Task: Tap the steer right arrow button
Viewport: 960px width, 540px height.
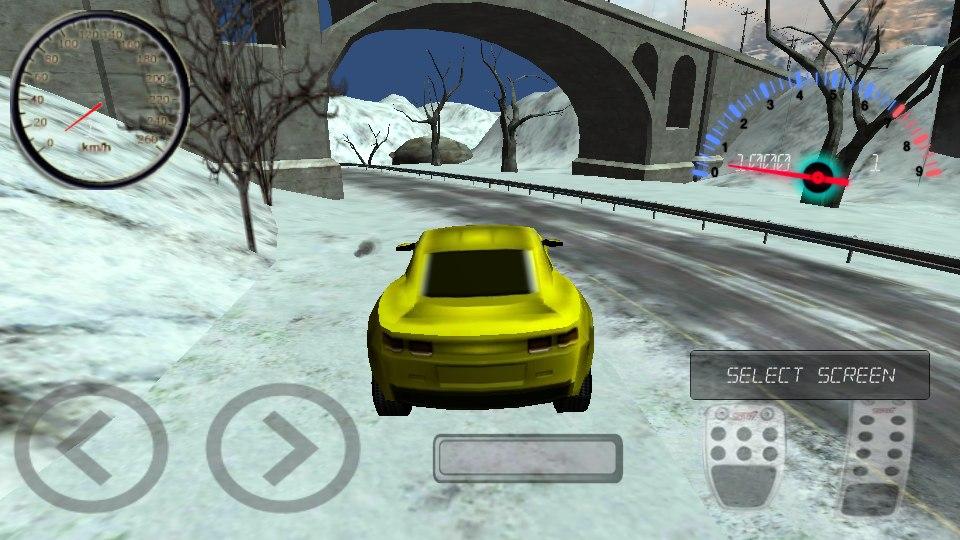Action: tap(283, 446)
